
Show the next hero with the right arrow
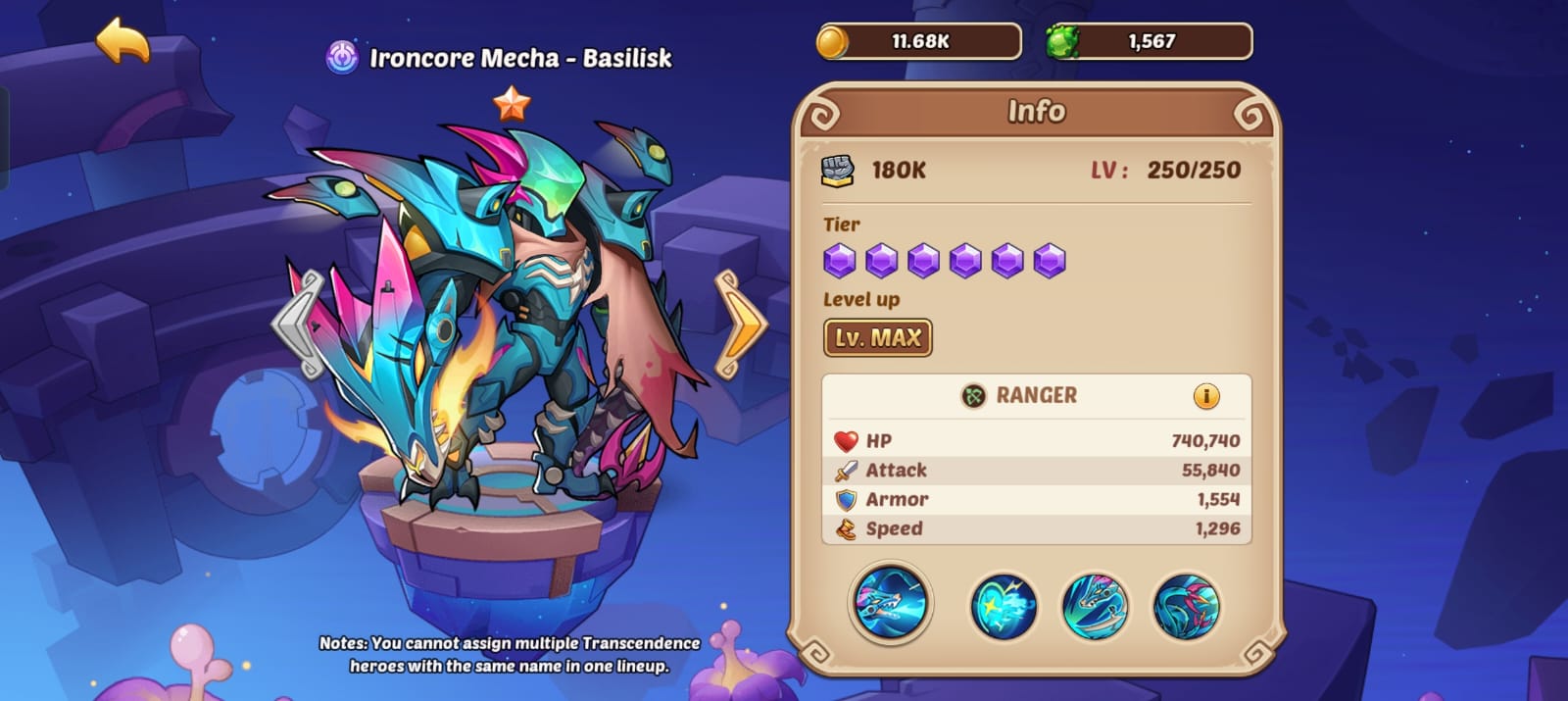coord(740,324)
